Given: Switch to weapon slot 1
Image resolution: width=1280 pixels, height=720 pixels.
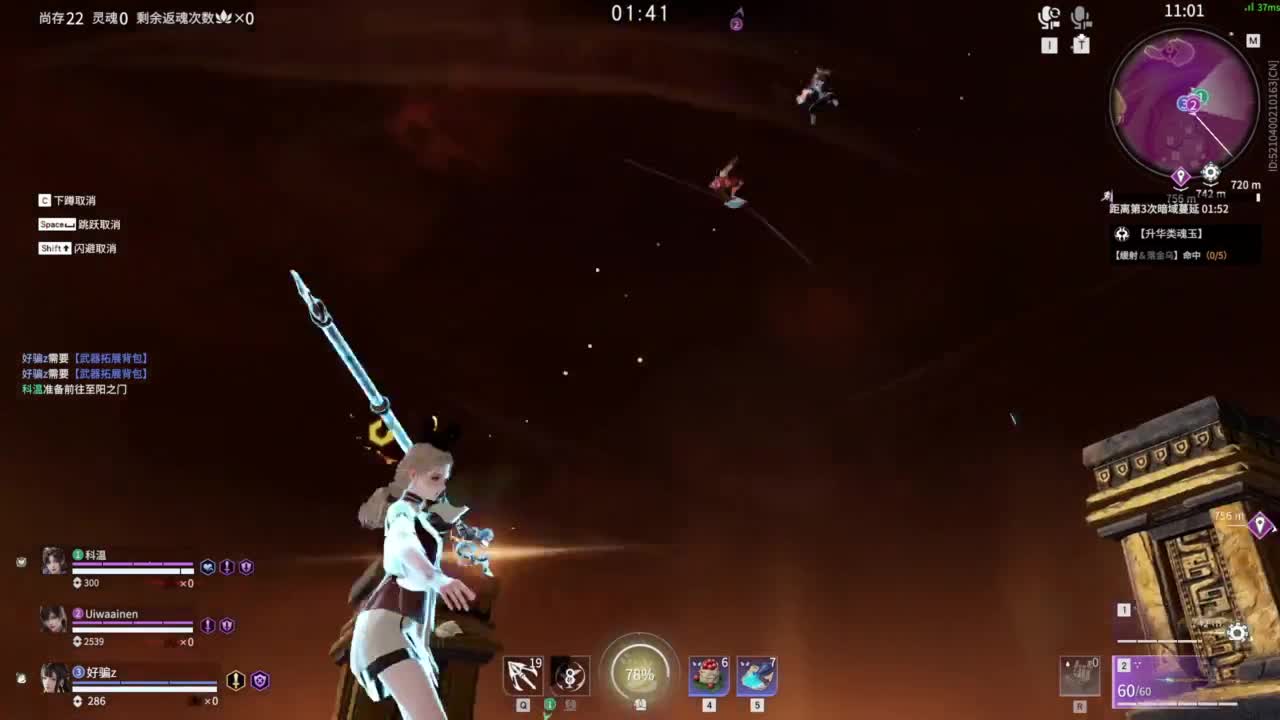Looking at the screenshot, I should click(1125, 610).
